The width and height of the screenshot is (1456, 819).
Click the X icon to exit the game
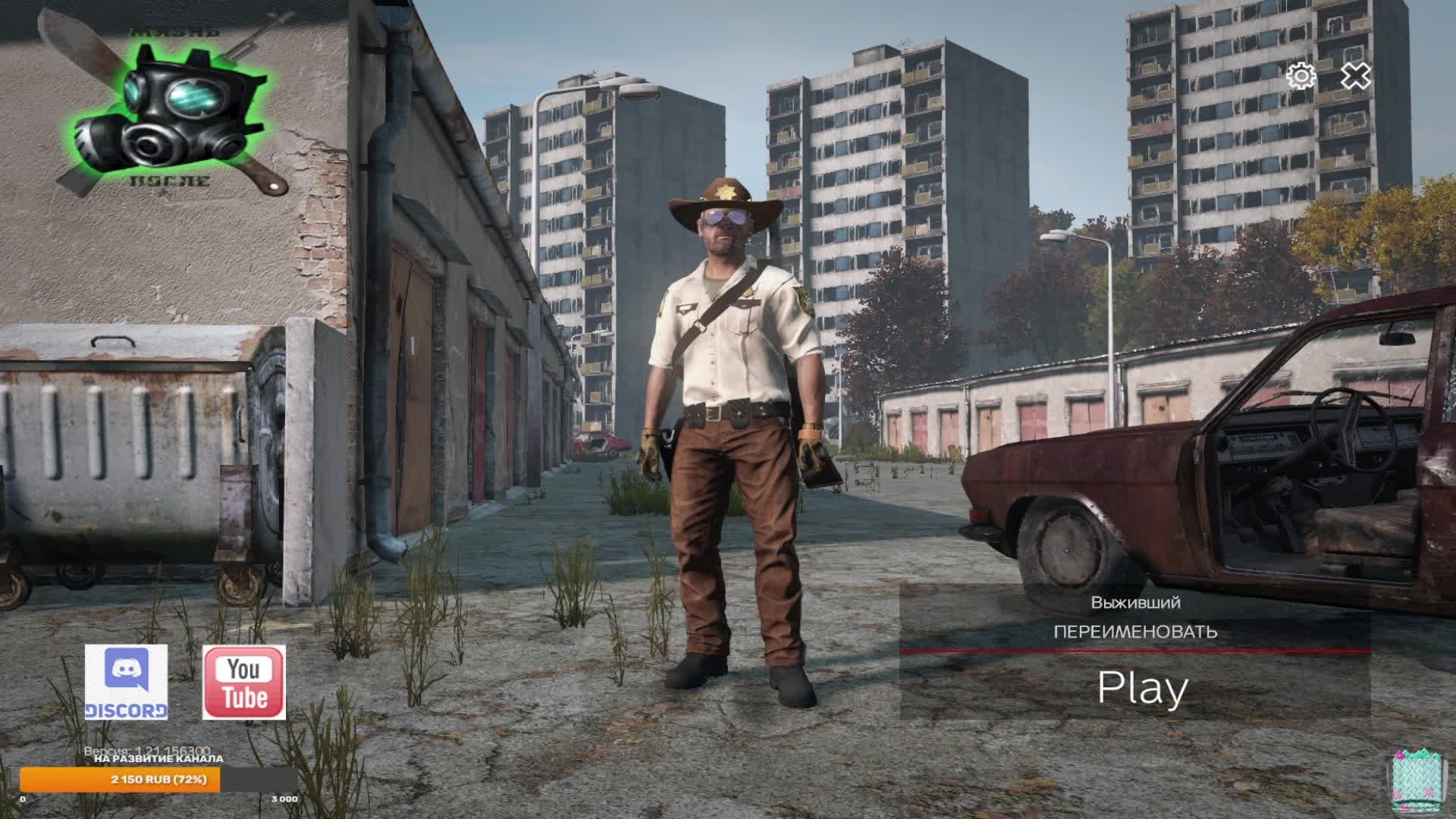tap(1355, 77)
